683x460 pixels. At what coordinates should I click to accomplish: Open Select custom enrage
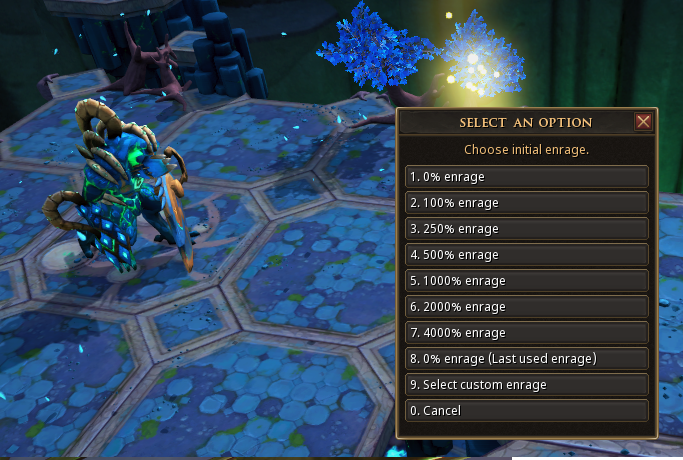coord(527,385)
